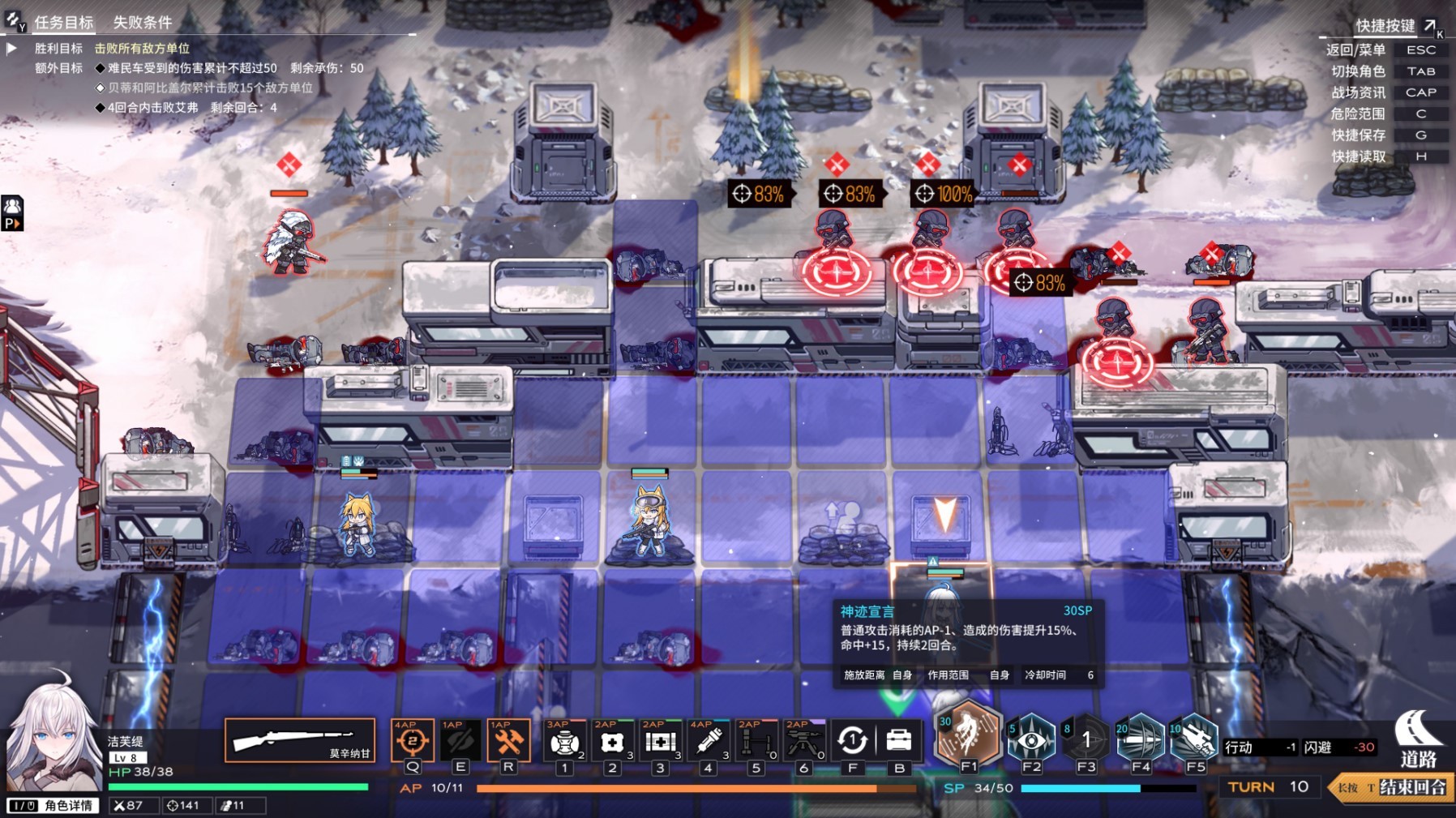
Task: Use the 2AP first aid kit item
Action: point(660,741)
